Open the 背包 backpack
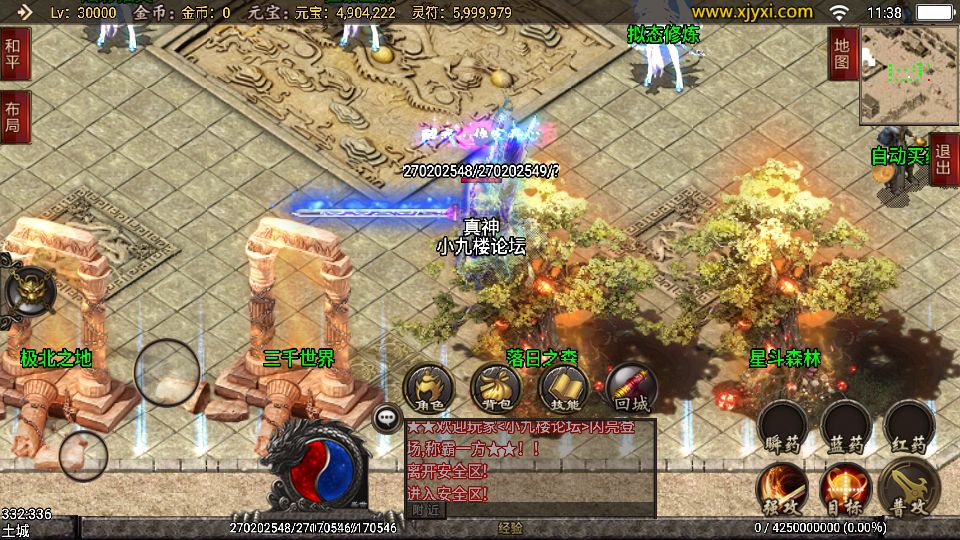The height and width of the screenshot is (540, 960). click(496, 388)
